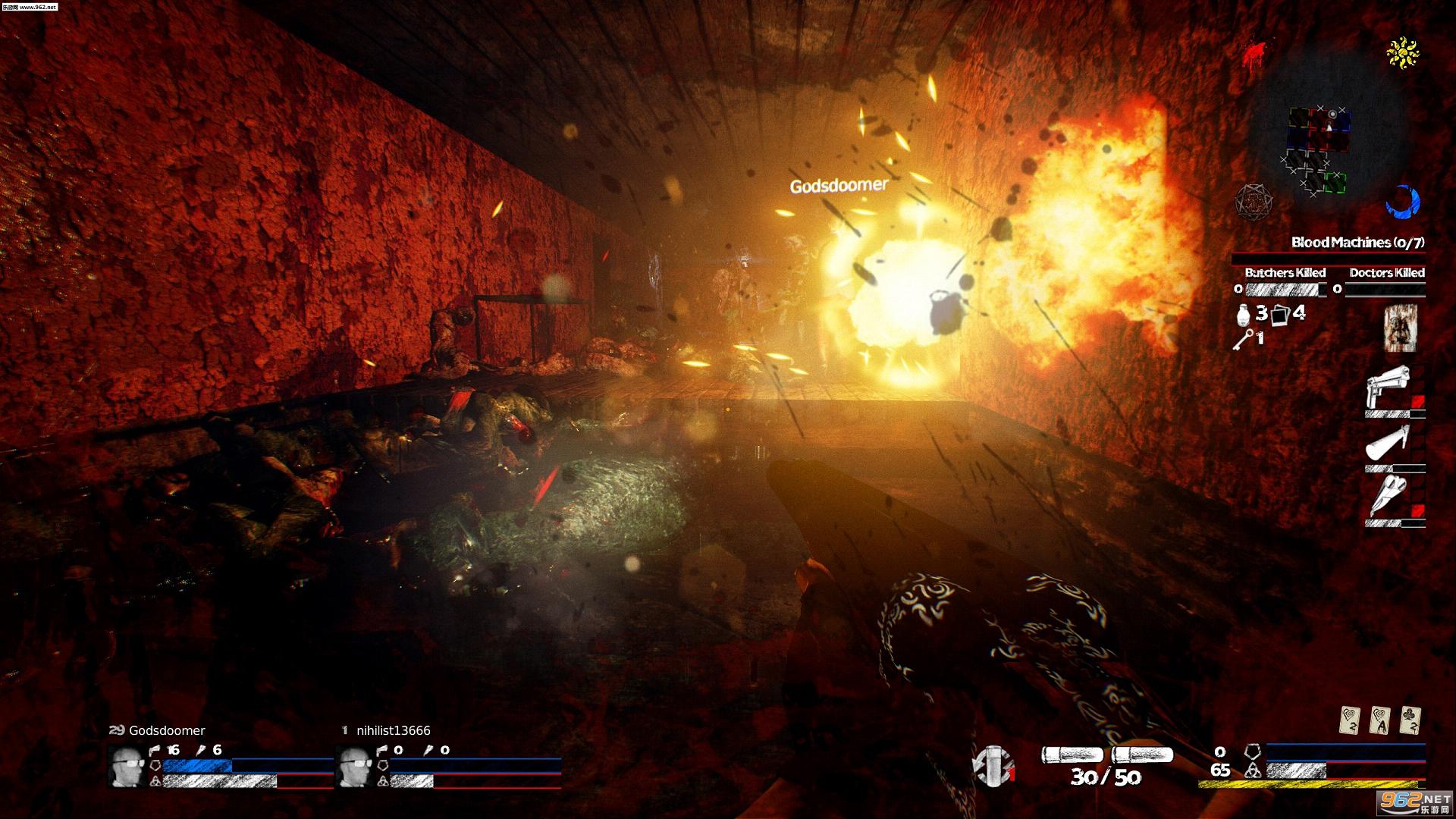1456x819 pixels.
Task: Activate the blue crescent swirl icon
Action: point(1402,202)
